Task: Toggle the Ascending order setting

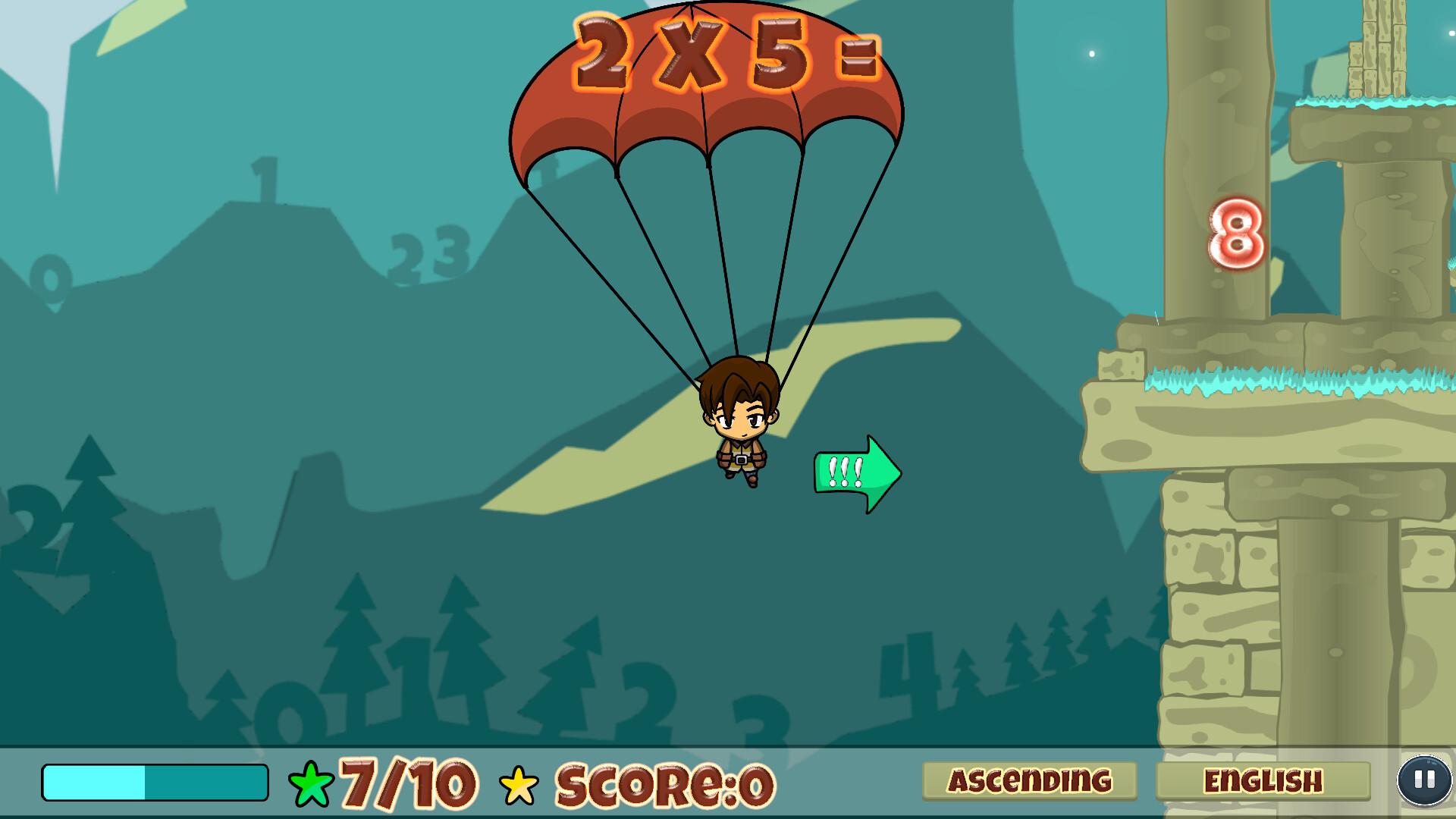Action: pos(1029,782)
